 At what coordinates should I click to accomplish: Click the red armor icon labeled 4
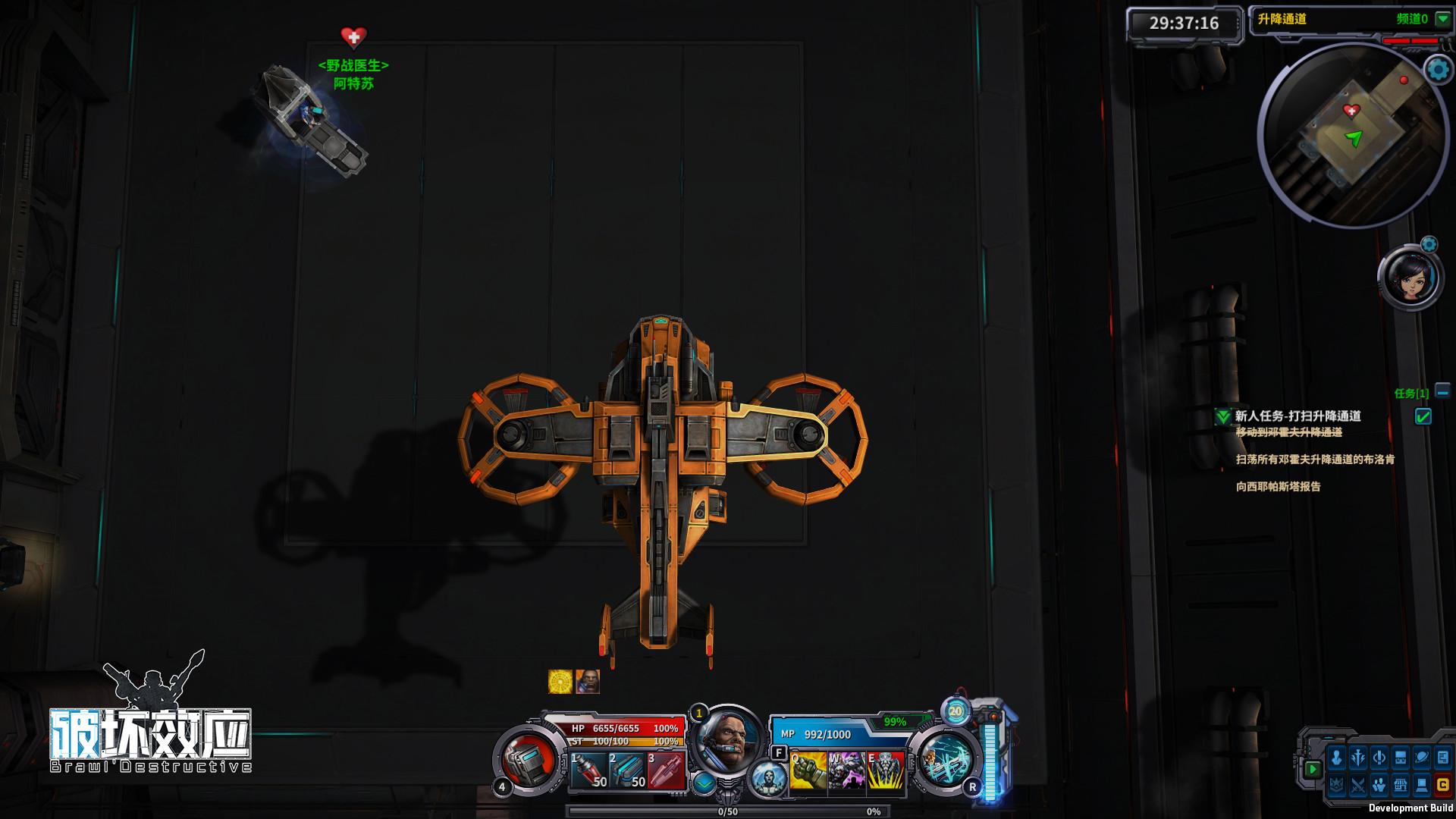(x=528, y=761)
